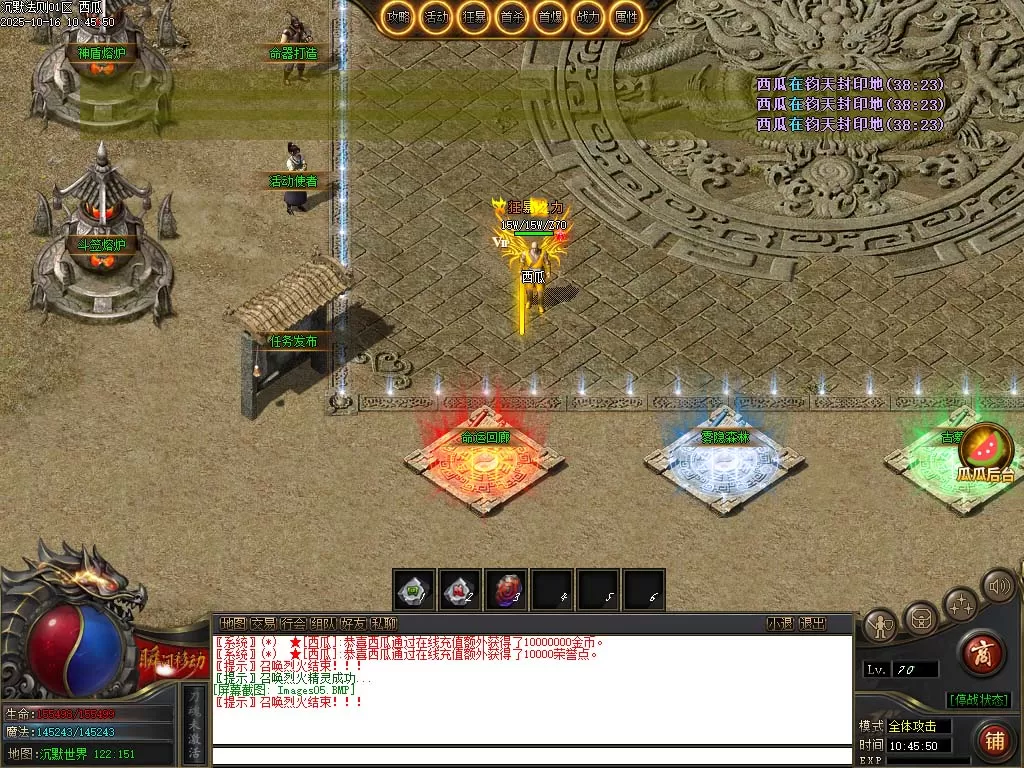1024x768 pixels.
Task: Type in the chat input field
Action: 530,755
